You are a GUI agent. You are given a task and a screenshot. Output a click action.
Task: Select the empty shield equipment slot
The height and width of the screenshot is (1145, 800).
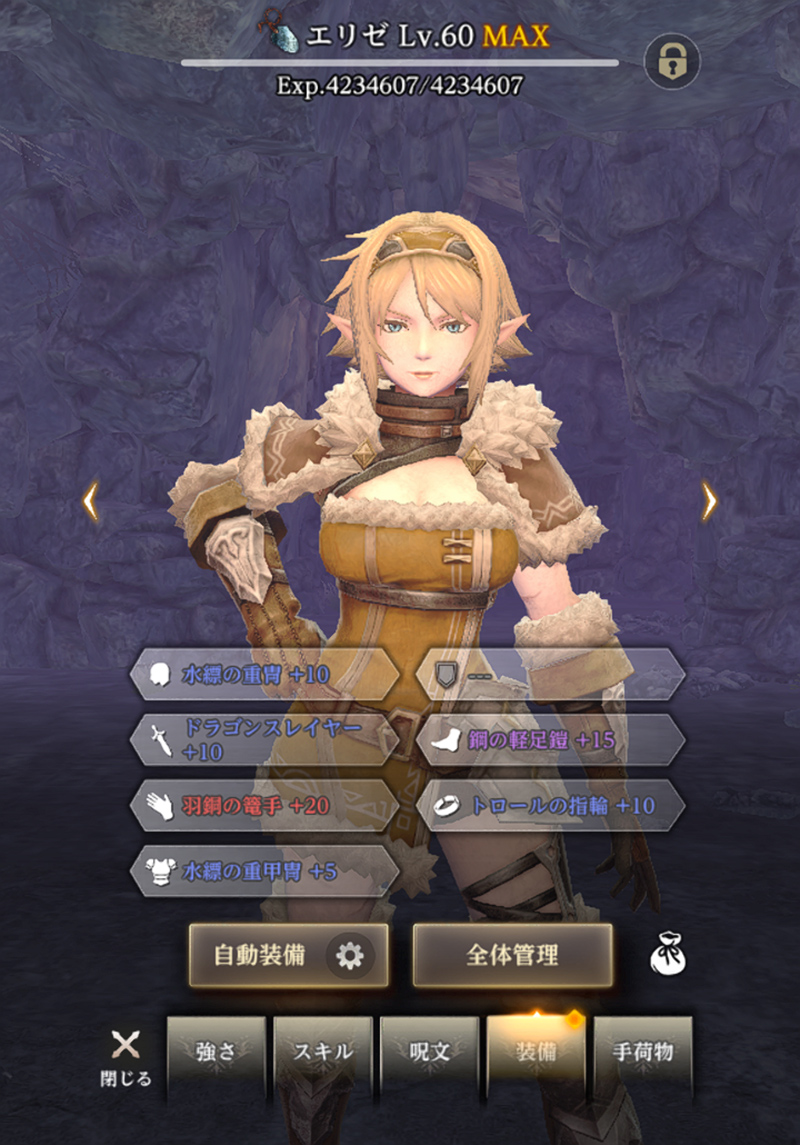pyautogui.click(x=549, y=675)
